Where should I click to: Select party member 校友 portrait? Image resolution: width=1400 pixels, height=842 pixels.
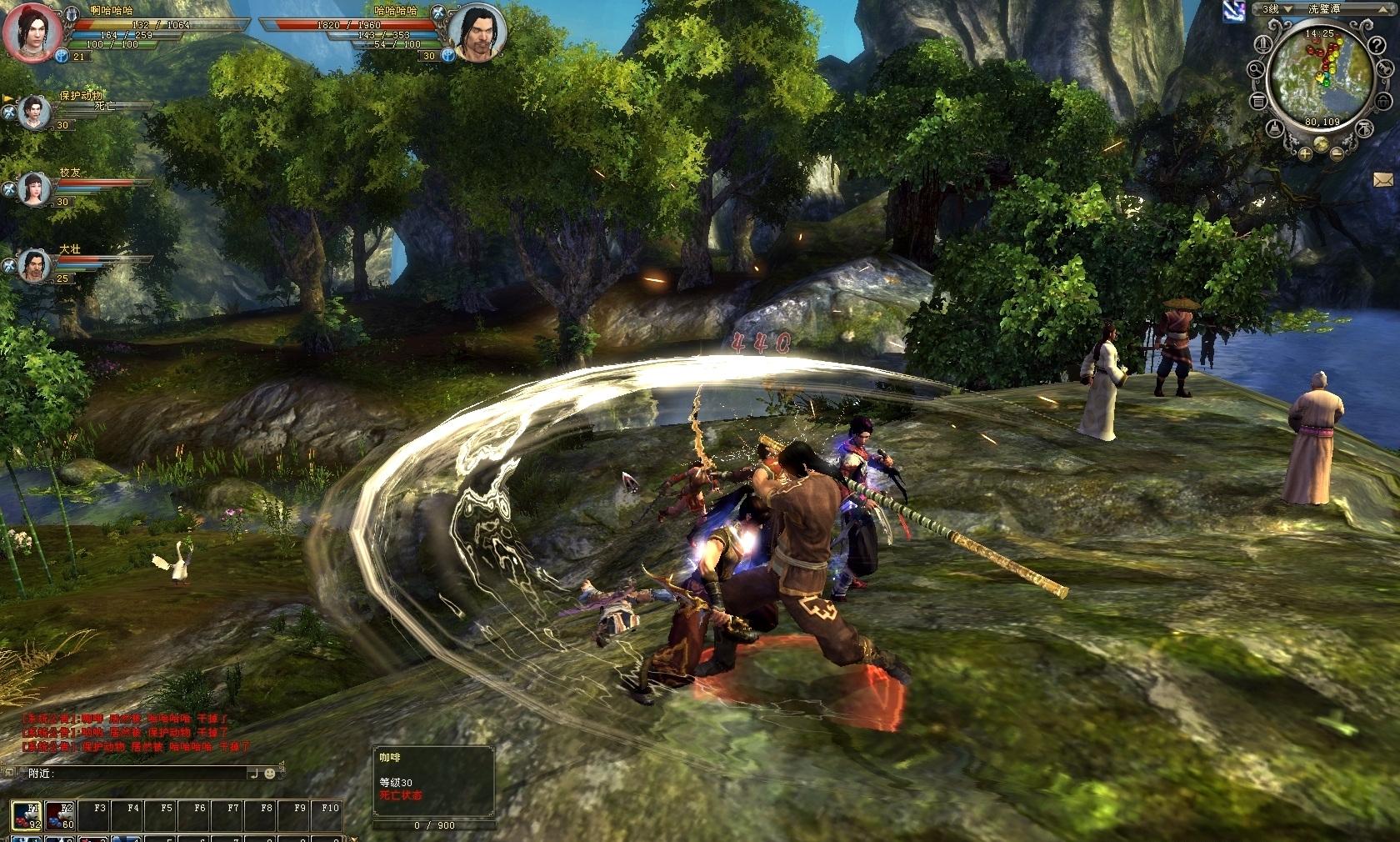(x=34, y=188)
